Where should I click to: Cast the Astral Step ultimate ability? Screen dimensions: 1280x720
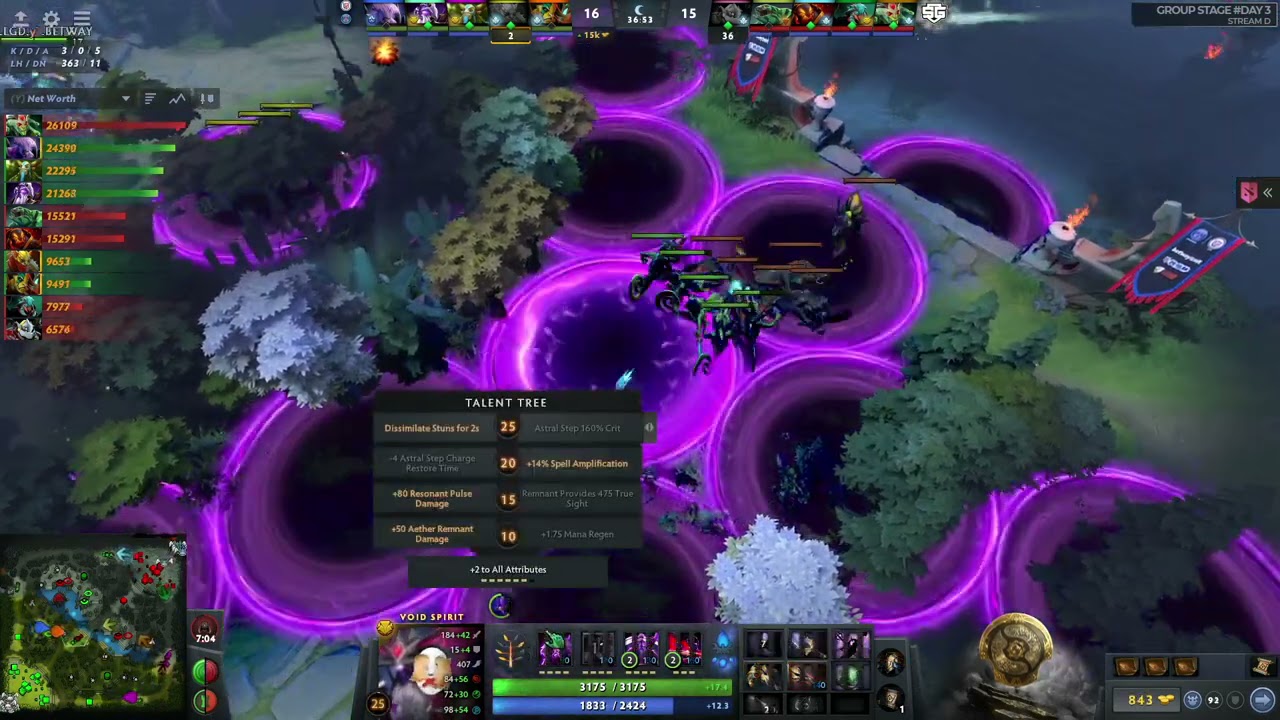[x=684, y=650]
